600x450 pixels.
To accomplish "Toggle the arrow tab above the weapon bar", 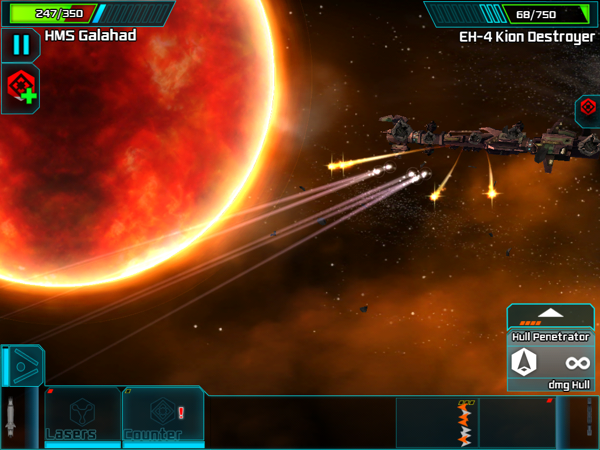I will point(20,365).
